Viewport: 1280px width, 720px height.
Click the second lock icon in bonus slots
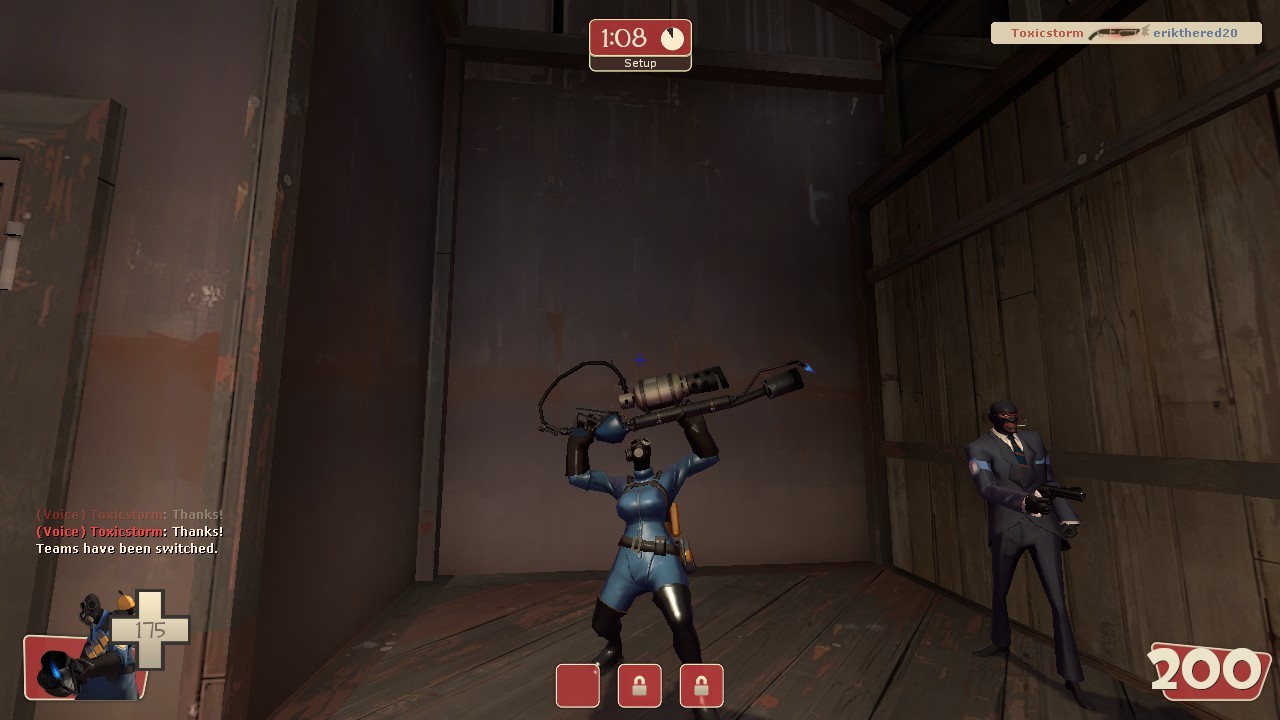pyautogui.click(x=701, y=685)
